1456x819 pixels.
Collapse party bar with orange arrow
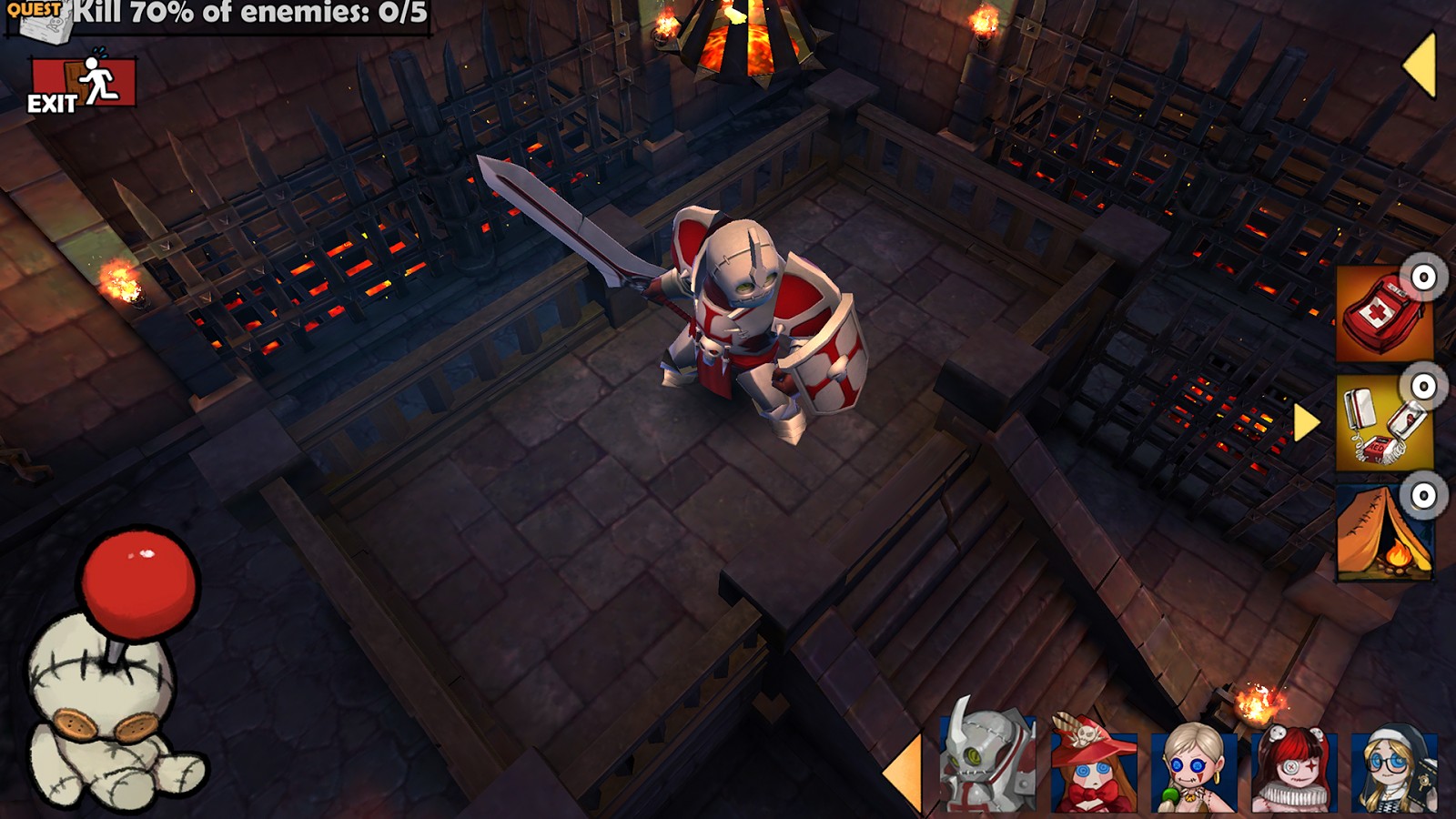point(904,773)
